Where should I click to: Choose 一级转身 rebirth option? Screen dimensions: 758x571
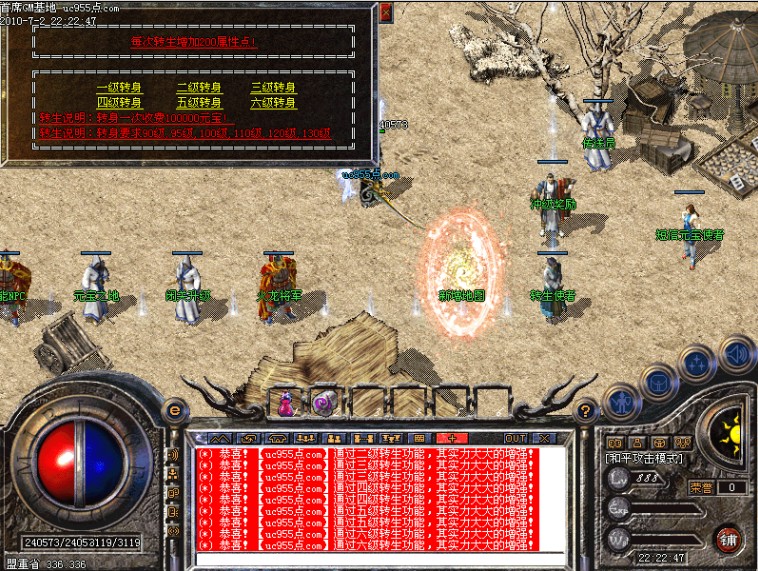click(119, 87)
